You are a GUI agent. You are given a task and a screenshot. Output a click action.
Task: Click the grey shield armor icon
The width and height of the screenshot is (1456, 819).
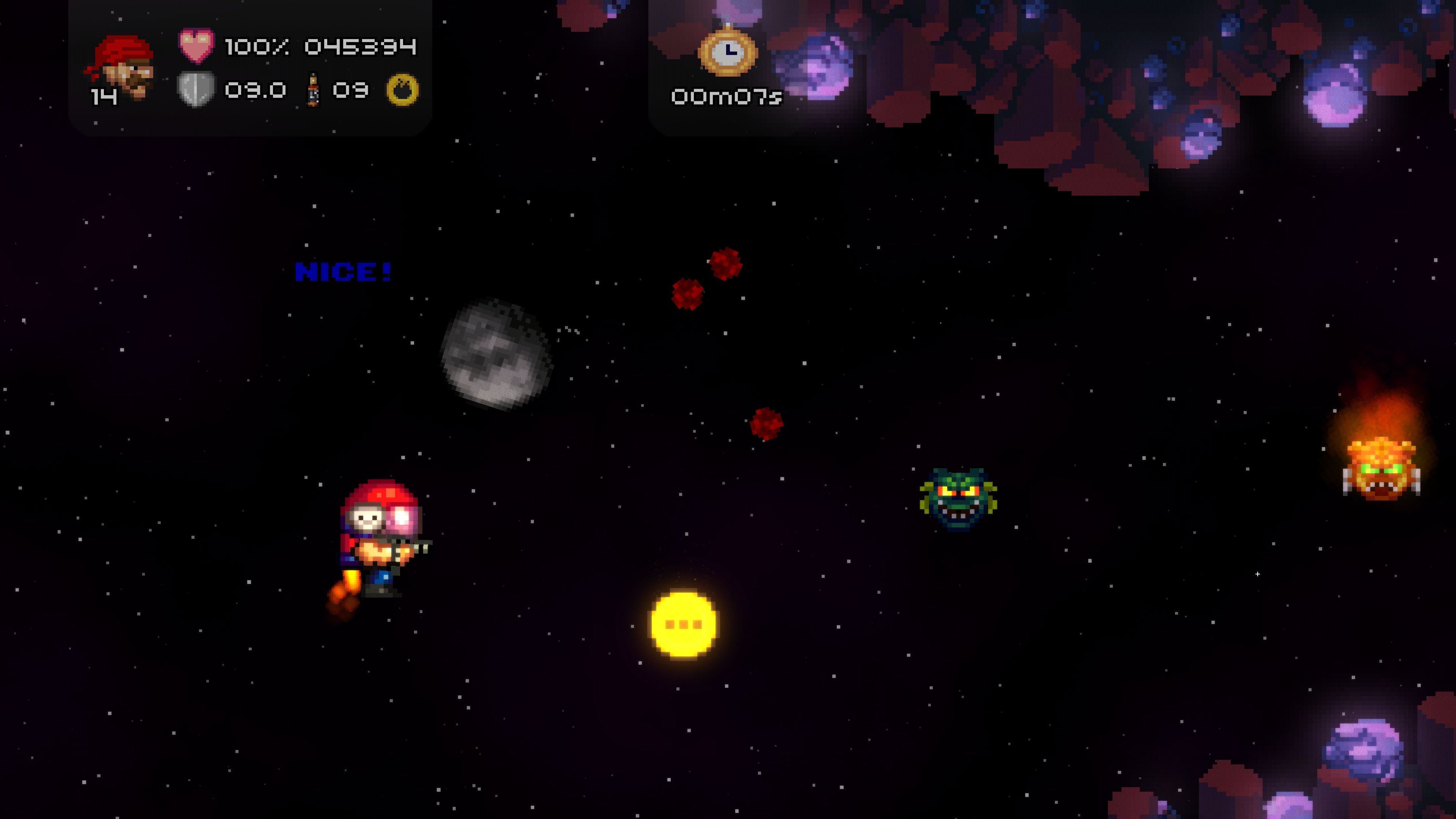point(196,89)
